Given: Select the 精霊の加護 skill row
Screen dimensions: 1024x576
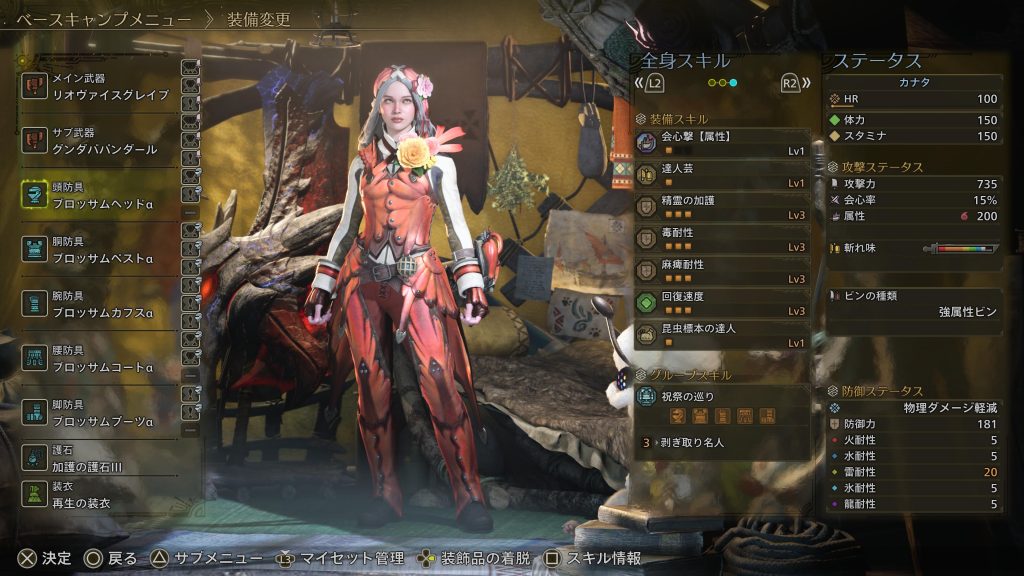Looking at the screenshot, I should click(x=722, y=207).
